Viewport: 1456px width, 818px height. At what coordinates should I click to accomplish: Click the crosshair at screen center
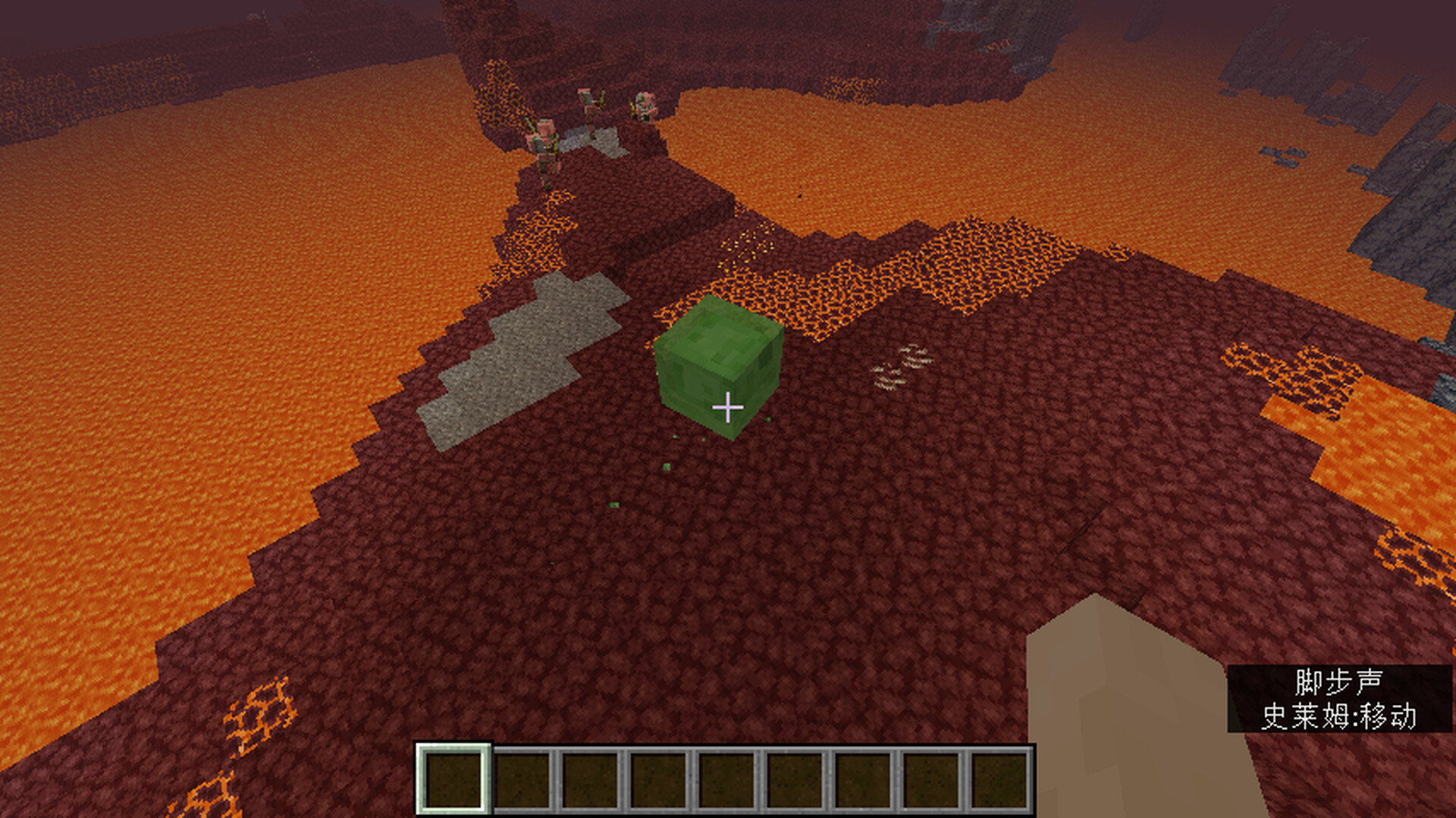[728, 409]
